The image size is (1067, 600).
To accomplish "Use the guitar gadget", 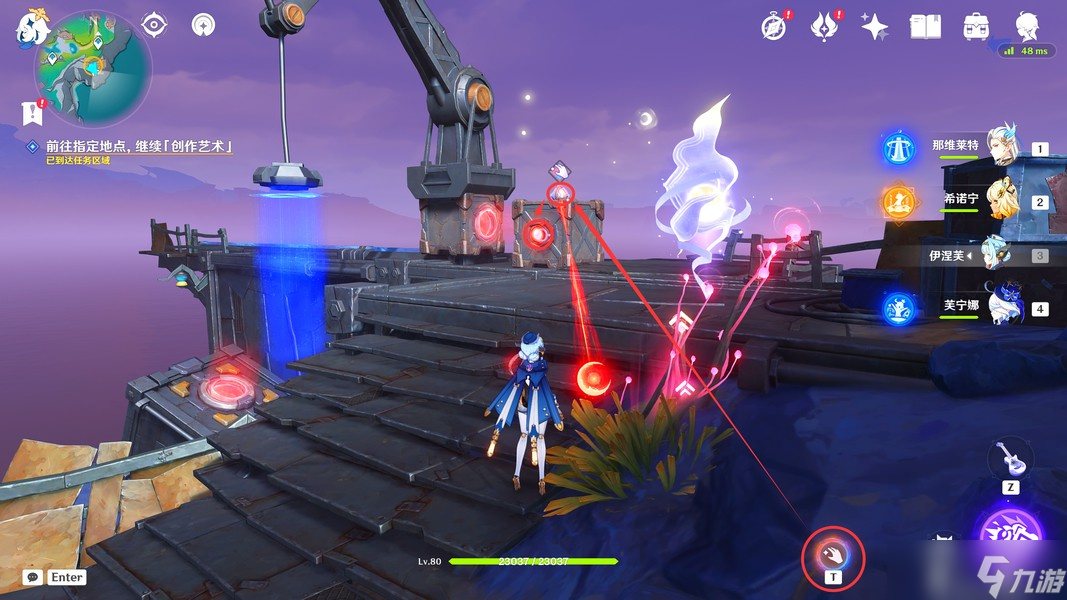I will click(1011, 460).
